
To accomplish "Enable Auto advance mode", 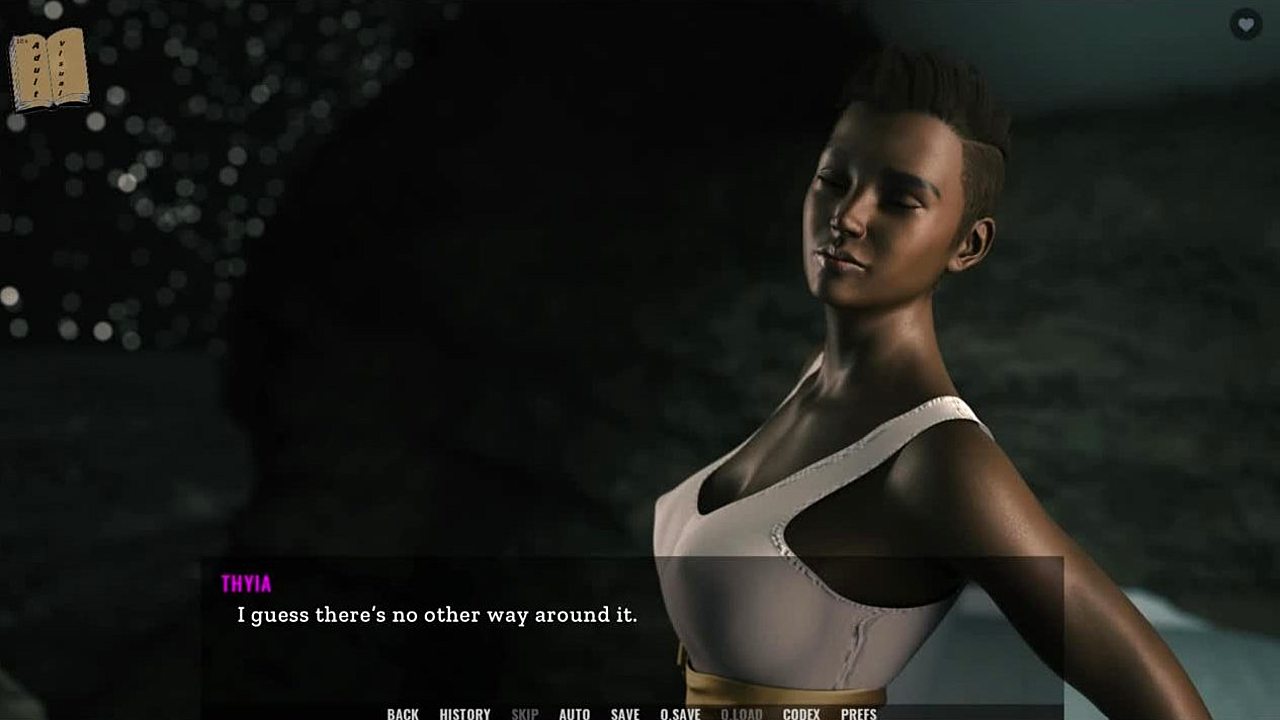I will click(x=574, y=713).
